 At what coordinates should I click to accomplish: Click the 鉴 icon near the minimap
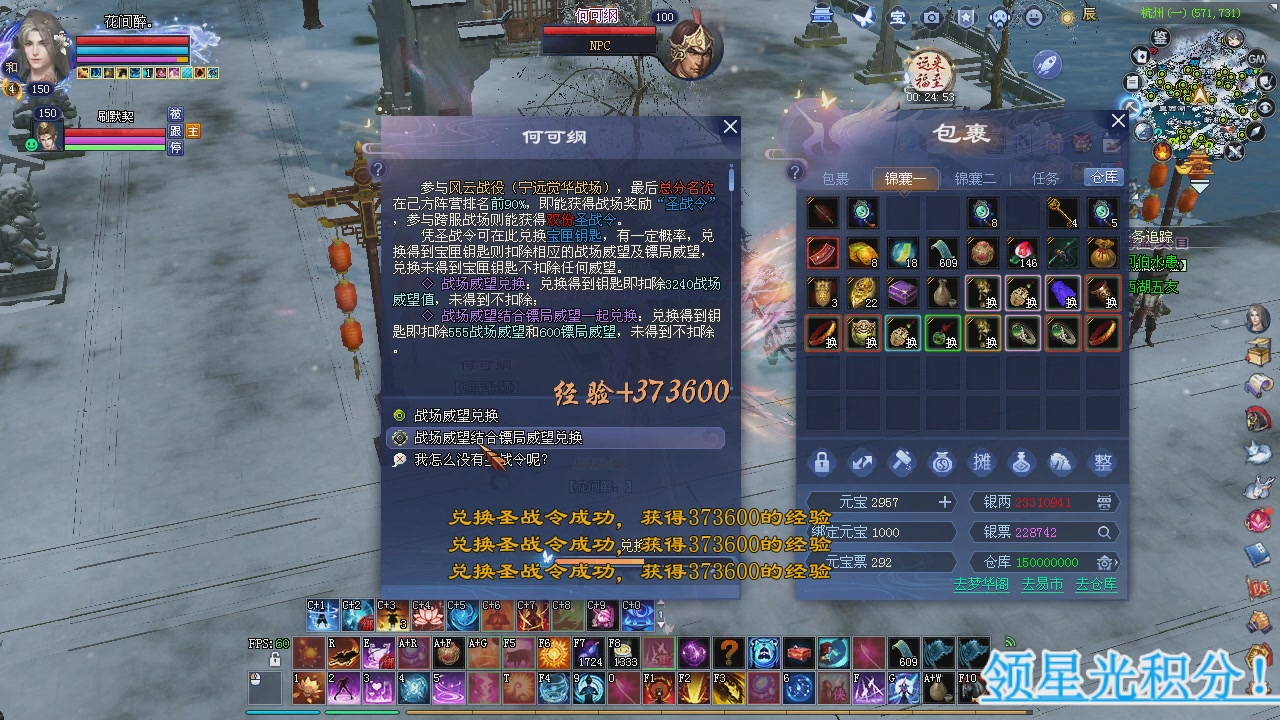click(1160, 38)
